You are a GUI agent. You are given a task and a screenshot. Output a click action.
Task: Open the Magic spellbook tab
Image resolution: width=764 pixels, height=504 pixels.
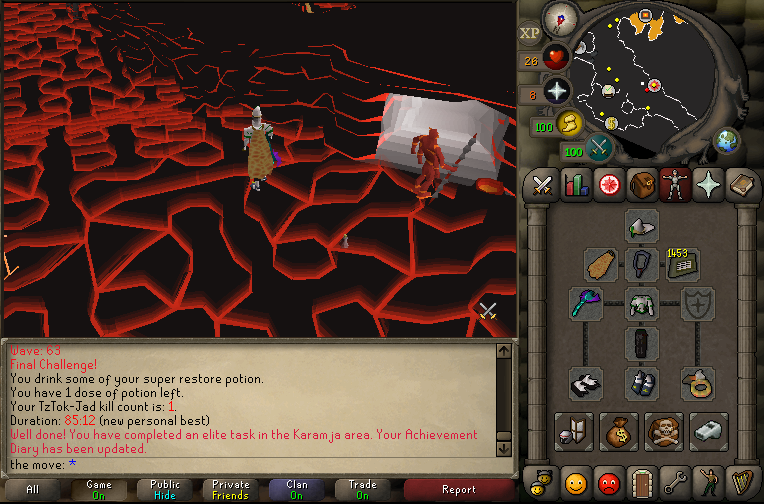coord(741,184)
